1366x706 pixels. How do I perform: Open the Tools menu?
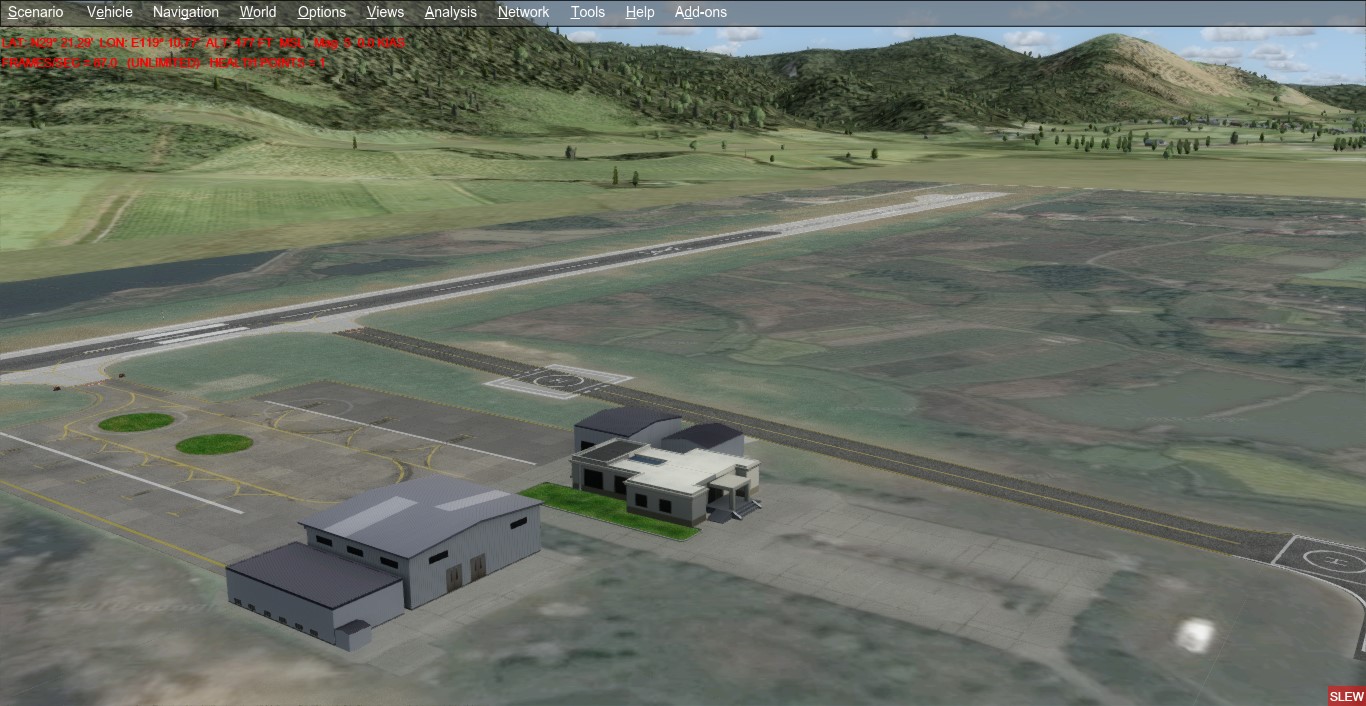(x=588, y=12)
